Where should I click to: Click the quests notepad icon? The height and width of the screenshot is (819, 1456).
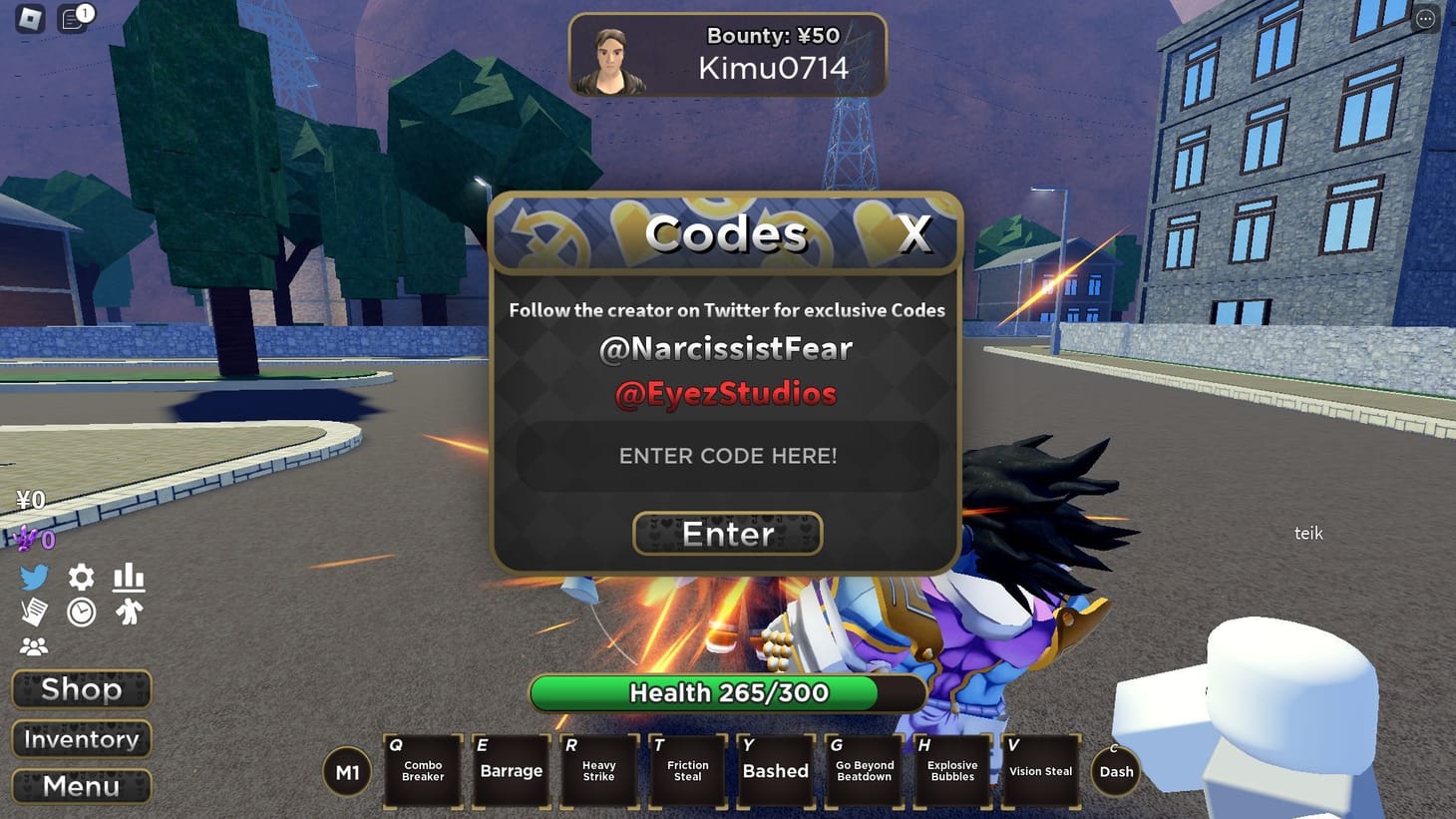pos(36,613)
